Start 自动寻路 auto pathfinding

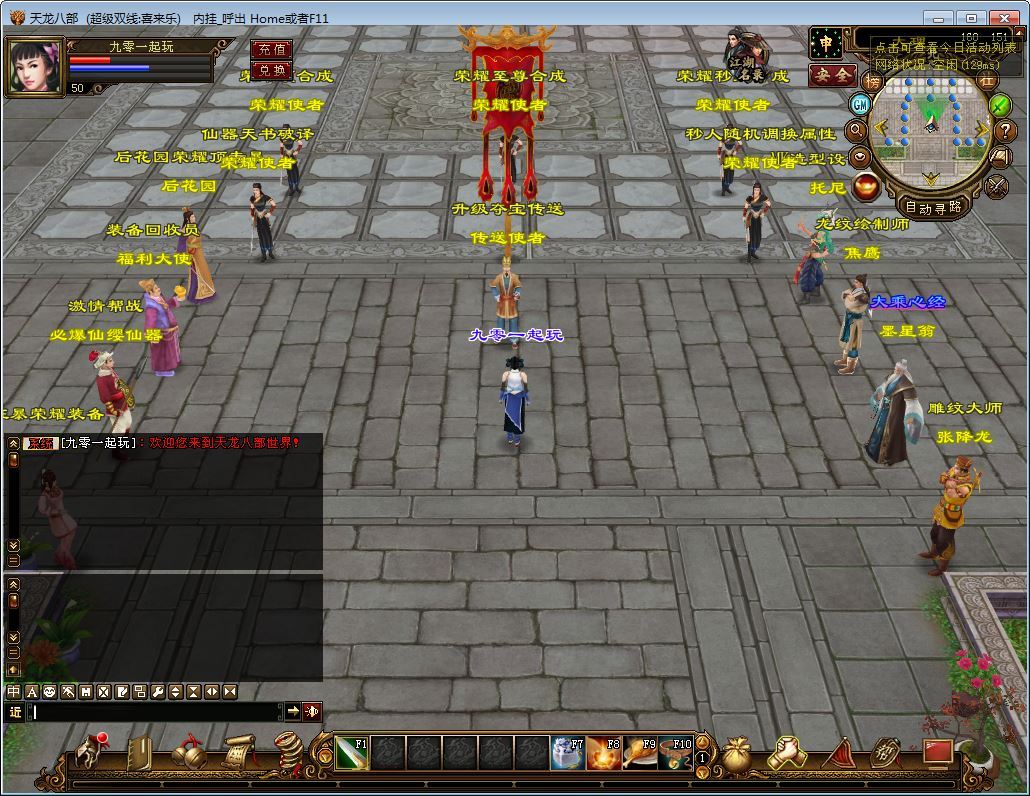[932, 207]
